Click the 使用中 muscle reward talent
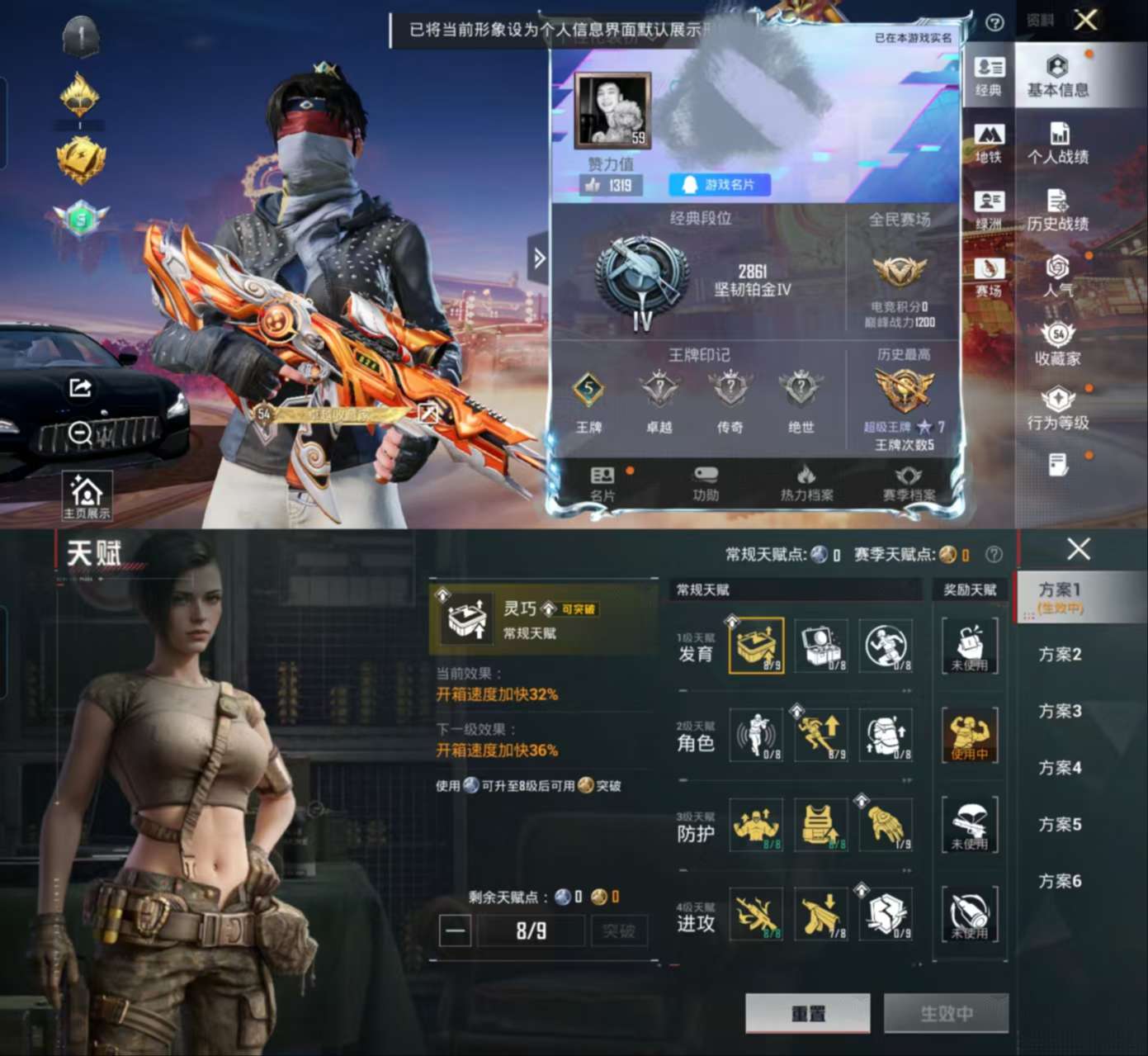This screenshot has height=1056, width=1148. pyautogui.click(x=969, y=735)
